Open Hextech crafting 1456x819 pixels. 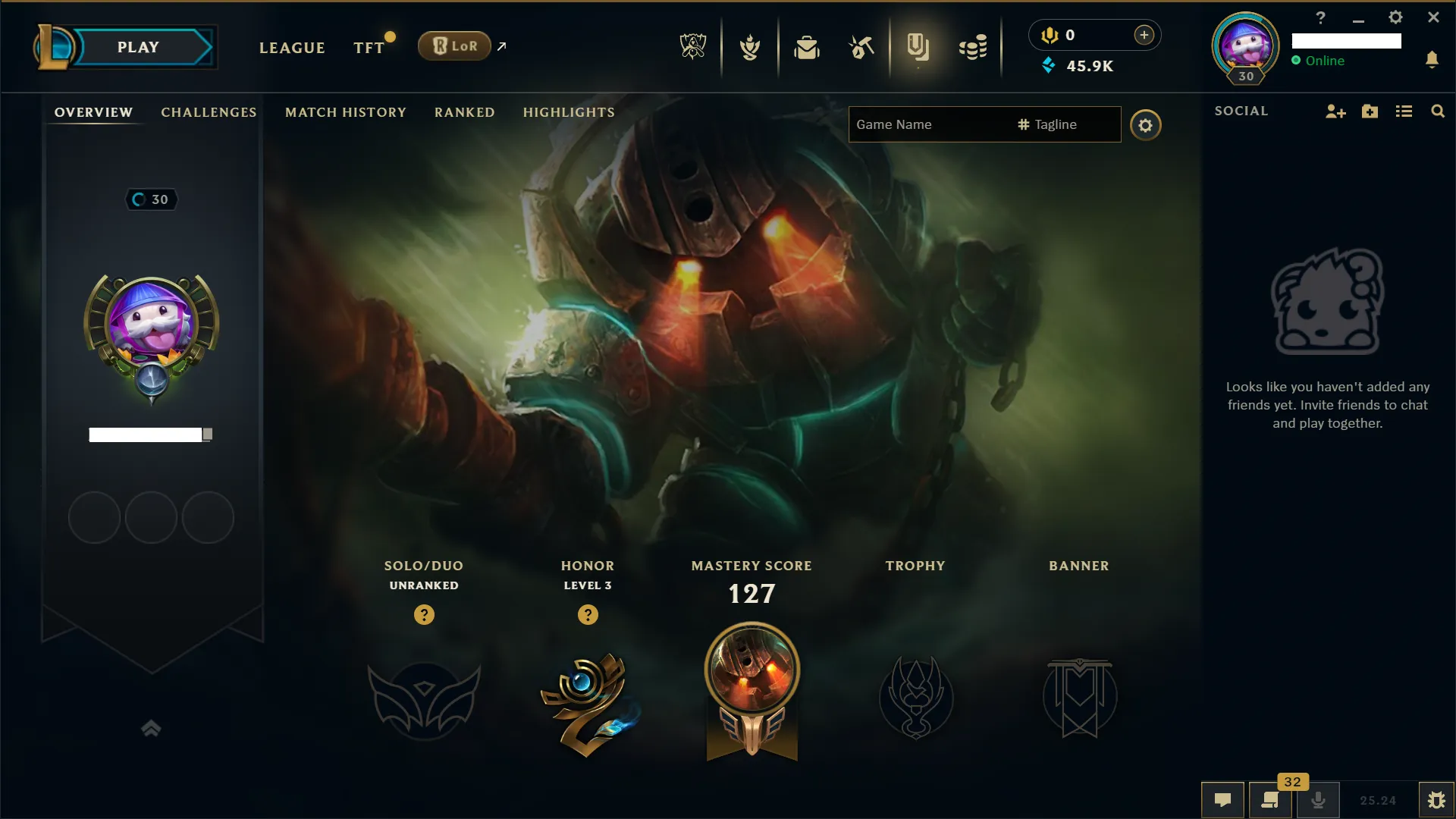861,47
